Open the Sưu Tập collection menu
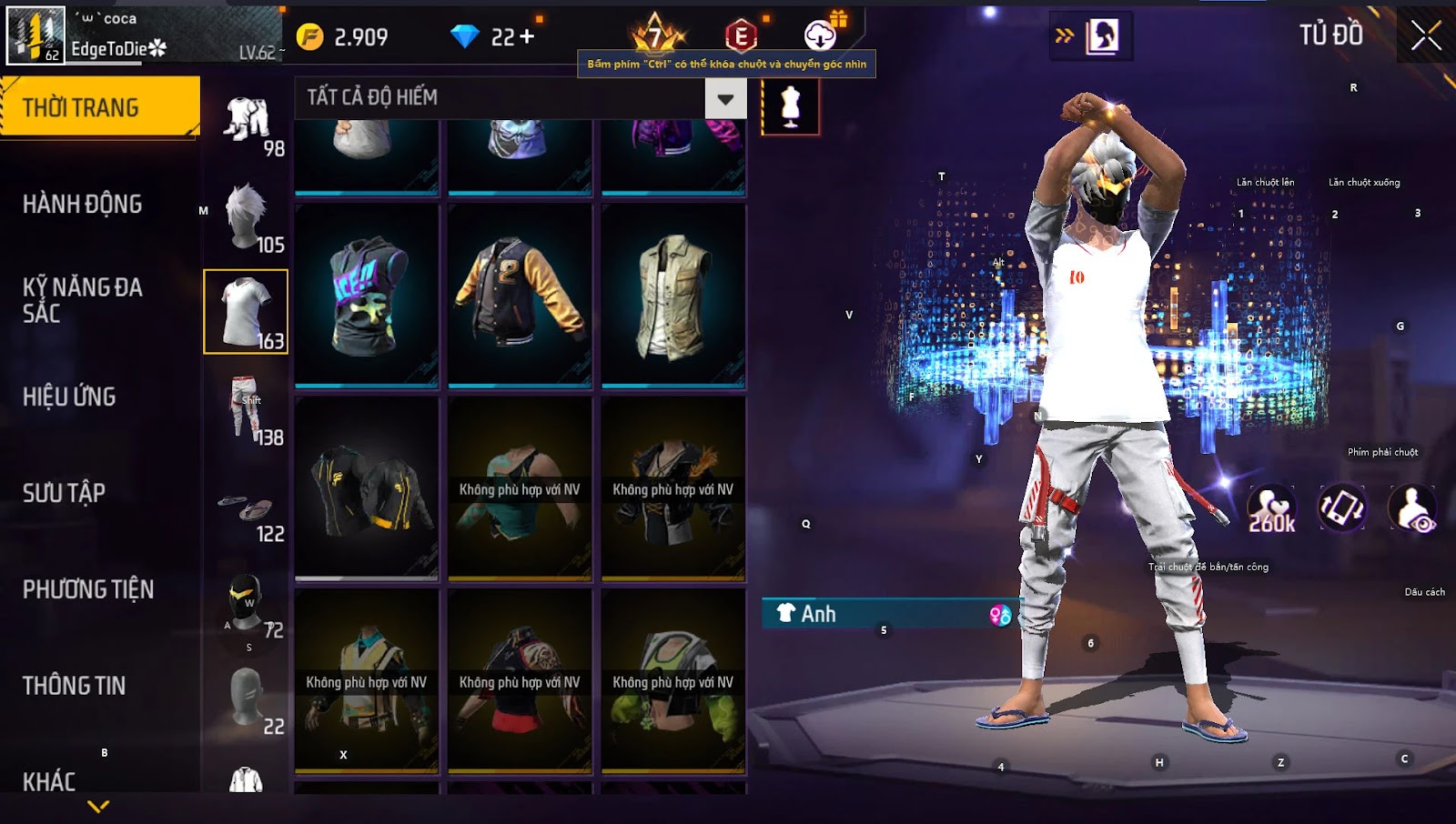The width and height of the screenshot is (1456, 824). pyautogui.click(x=64, y=493)
